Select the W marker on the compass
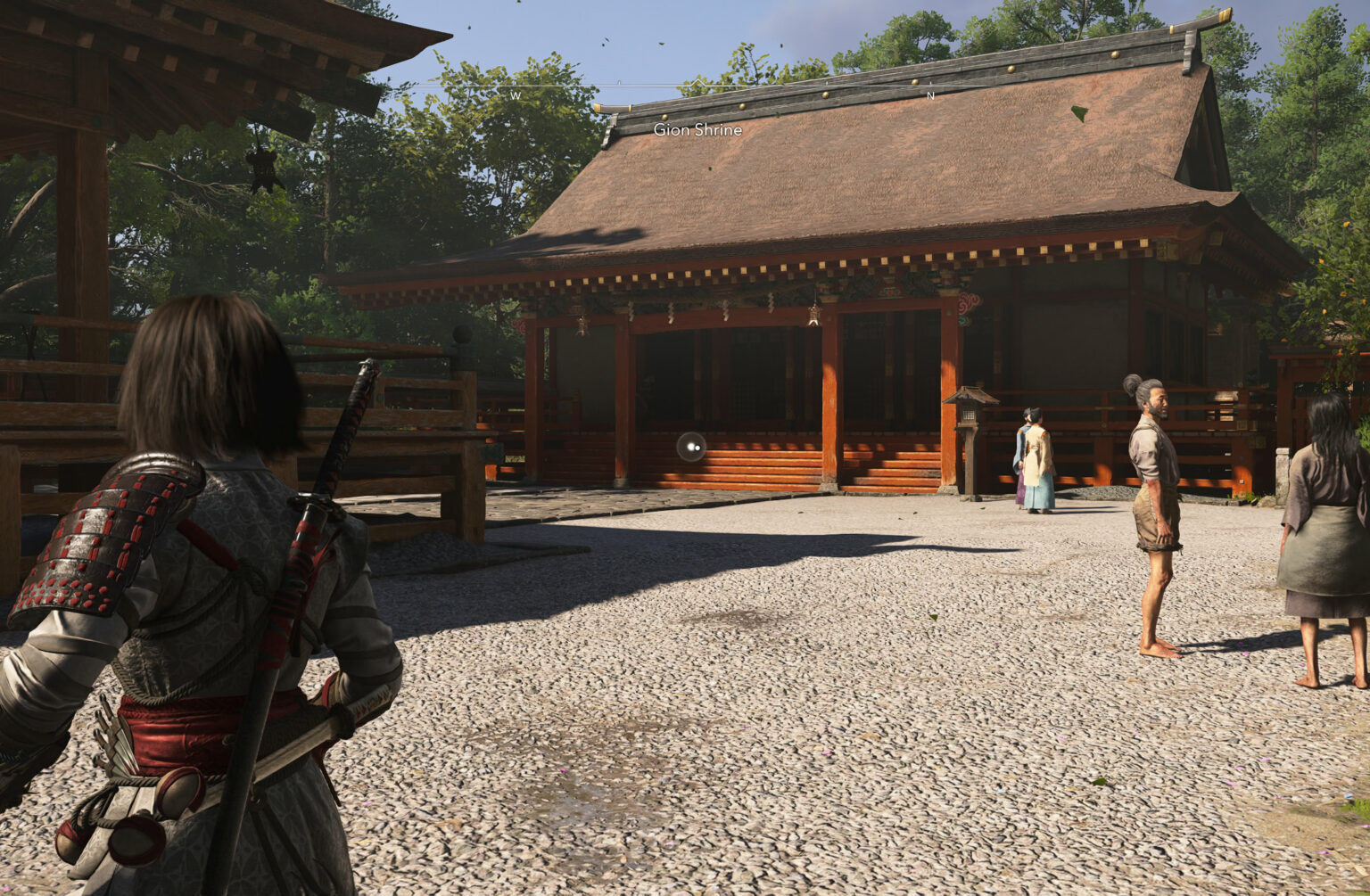 [x=517, y=94]
